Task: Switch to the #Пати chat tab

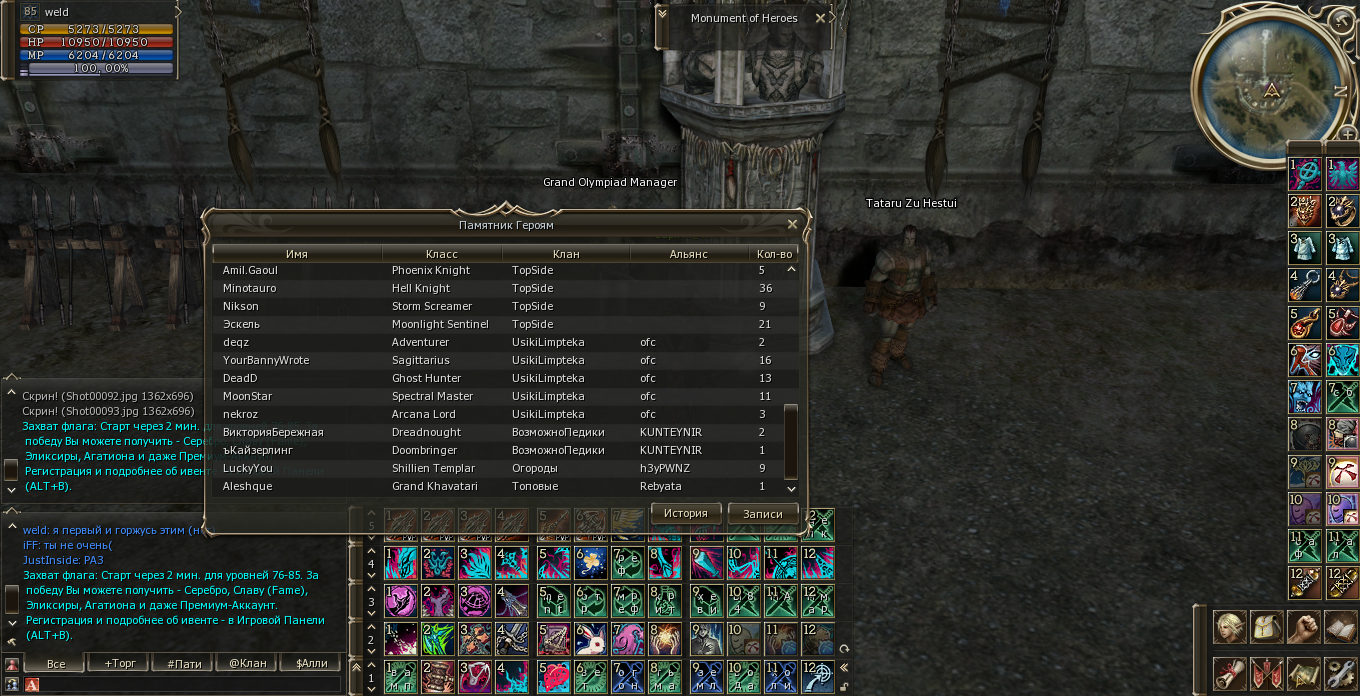Action: (x=184, y=663)
